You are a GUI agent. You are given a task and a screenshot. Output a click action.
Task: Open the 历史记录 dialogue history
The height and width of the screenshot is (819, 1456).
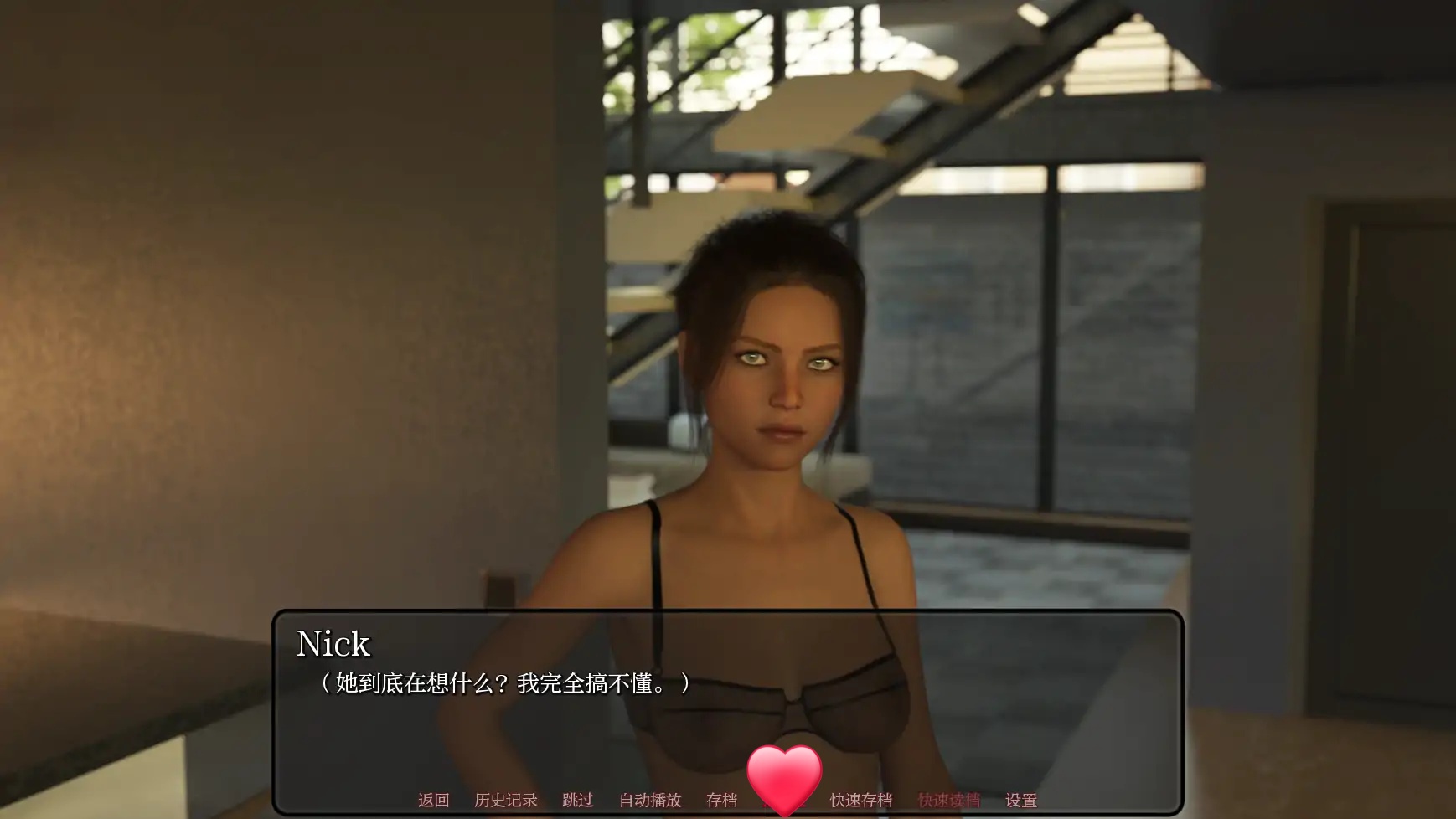pos(506,800)
